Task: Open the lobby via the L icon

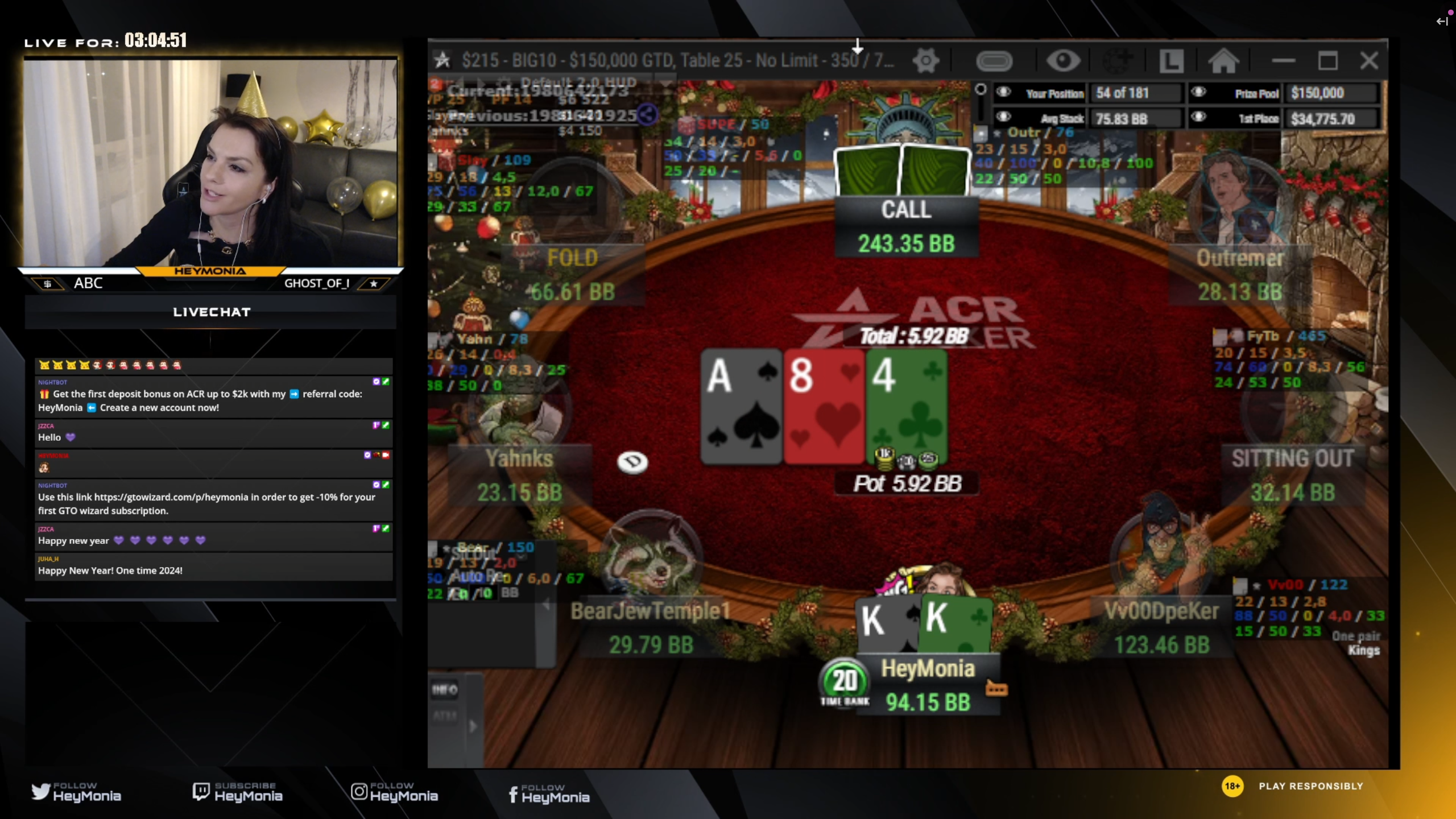Action: click(1172, 61)
